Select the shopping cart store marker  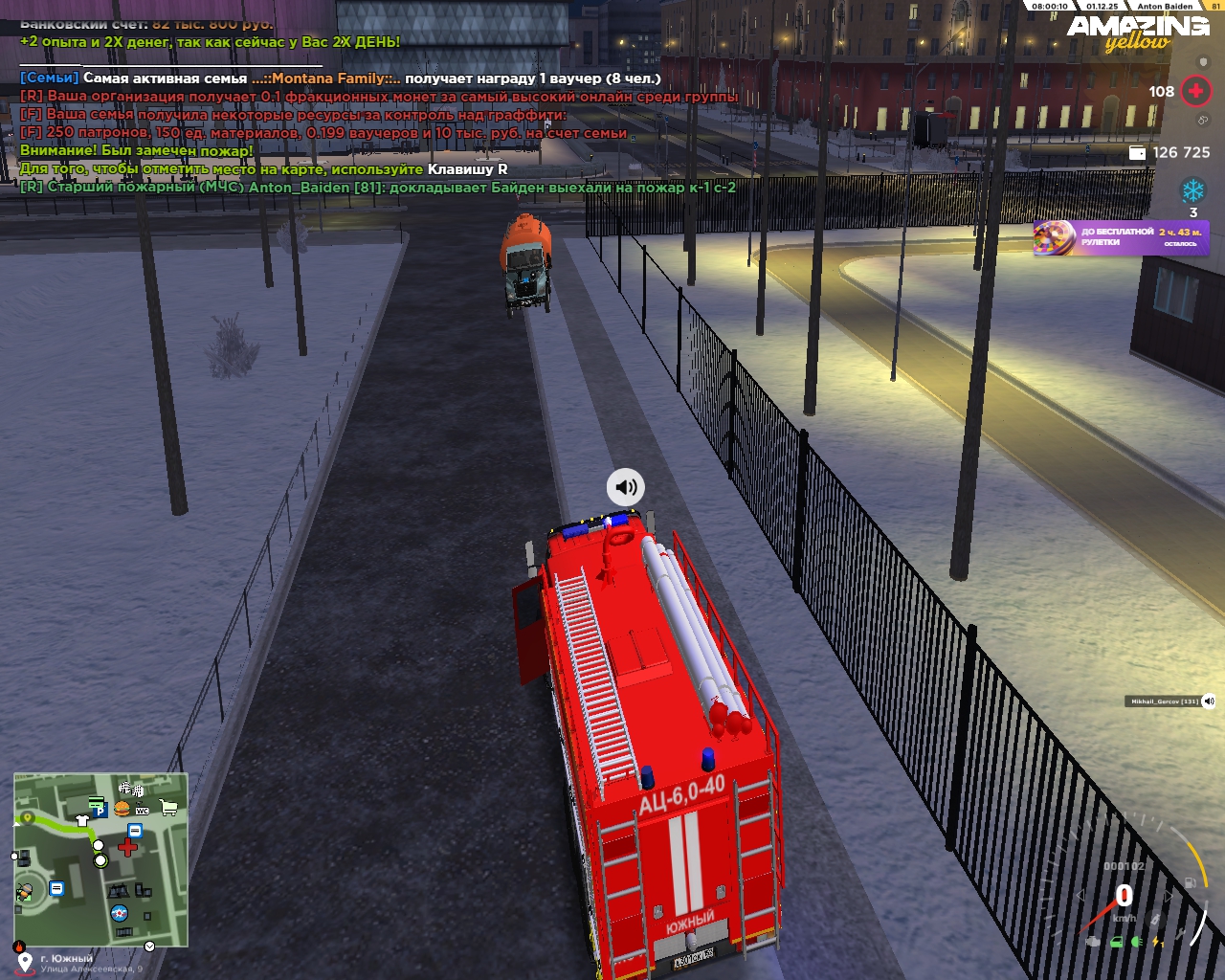168,808
